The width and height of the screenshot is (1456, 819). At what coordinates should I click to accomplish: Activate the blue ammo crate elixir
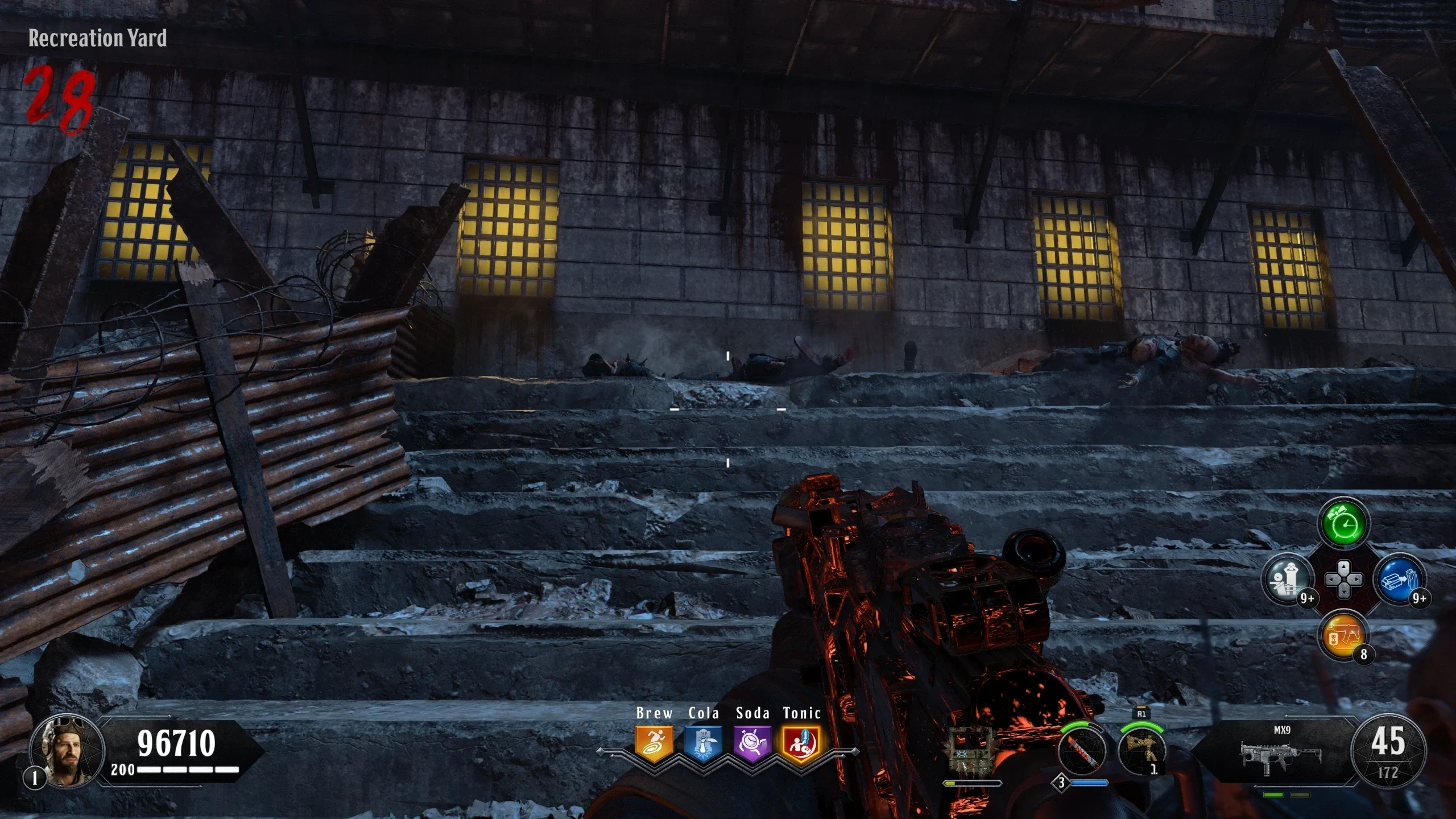click(1400, 580)
